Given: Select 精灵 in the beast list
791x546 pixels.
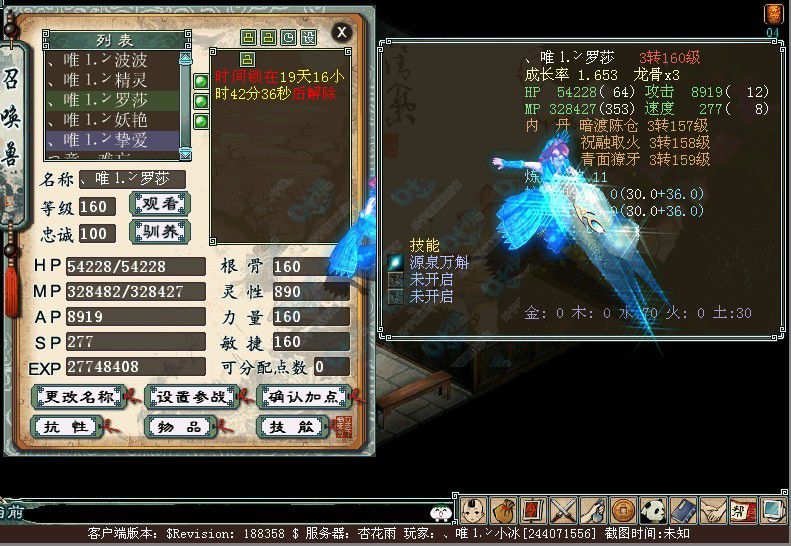Looking at the screenshot, I should pos(112,79).
